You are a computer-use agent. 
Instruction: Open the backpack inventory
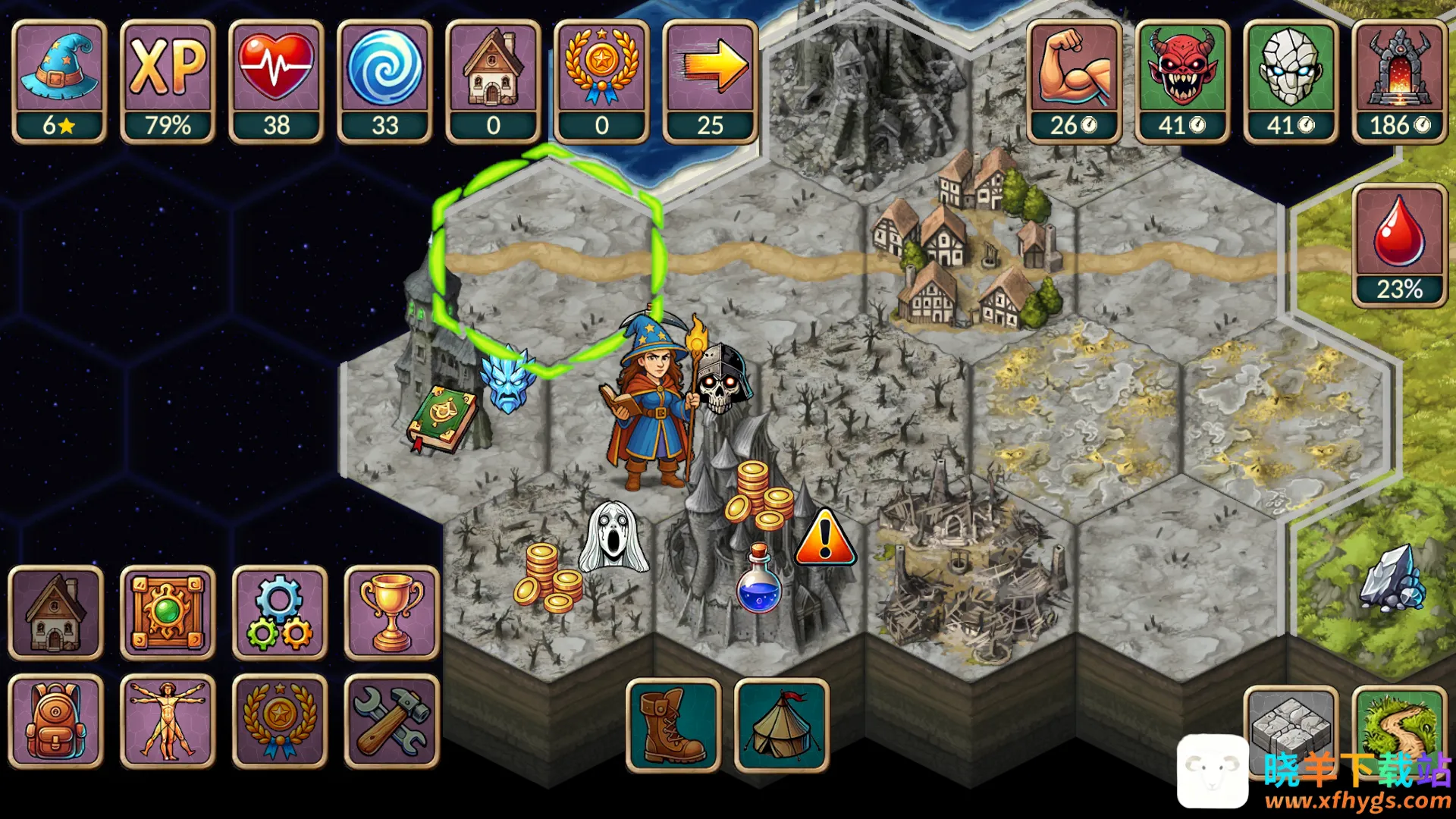coord(56,721)
